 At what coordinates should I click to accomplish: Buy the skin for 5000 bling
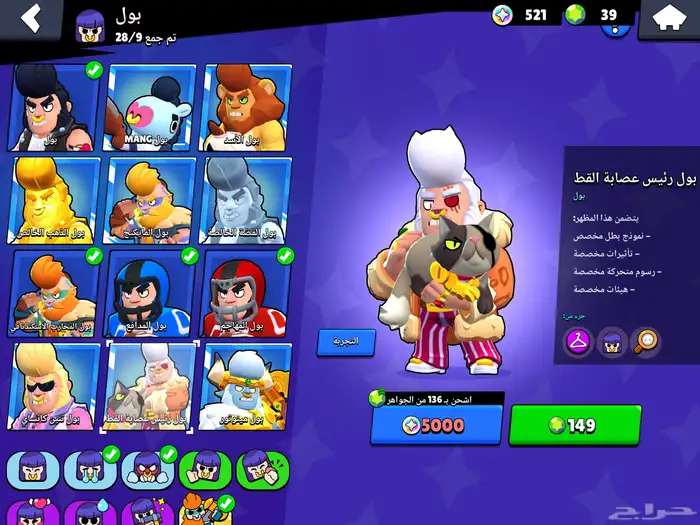pos(436,425)
